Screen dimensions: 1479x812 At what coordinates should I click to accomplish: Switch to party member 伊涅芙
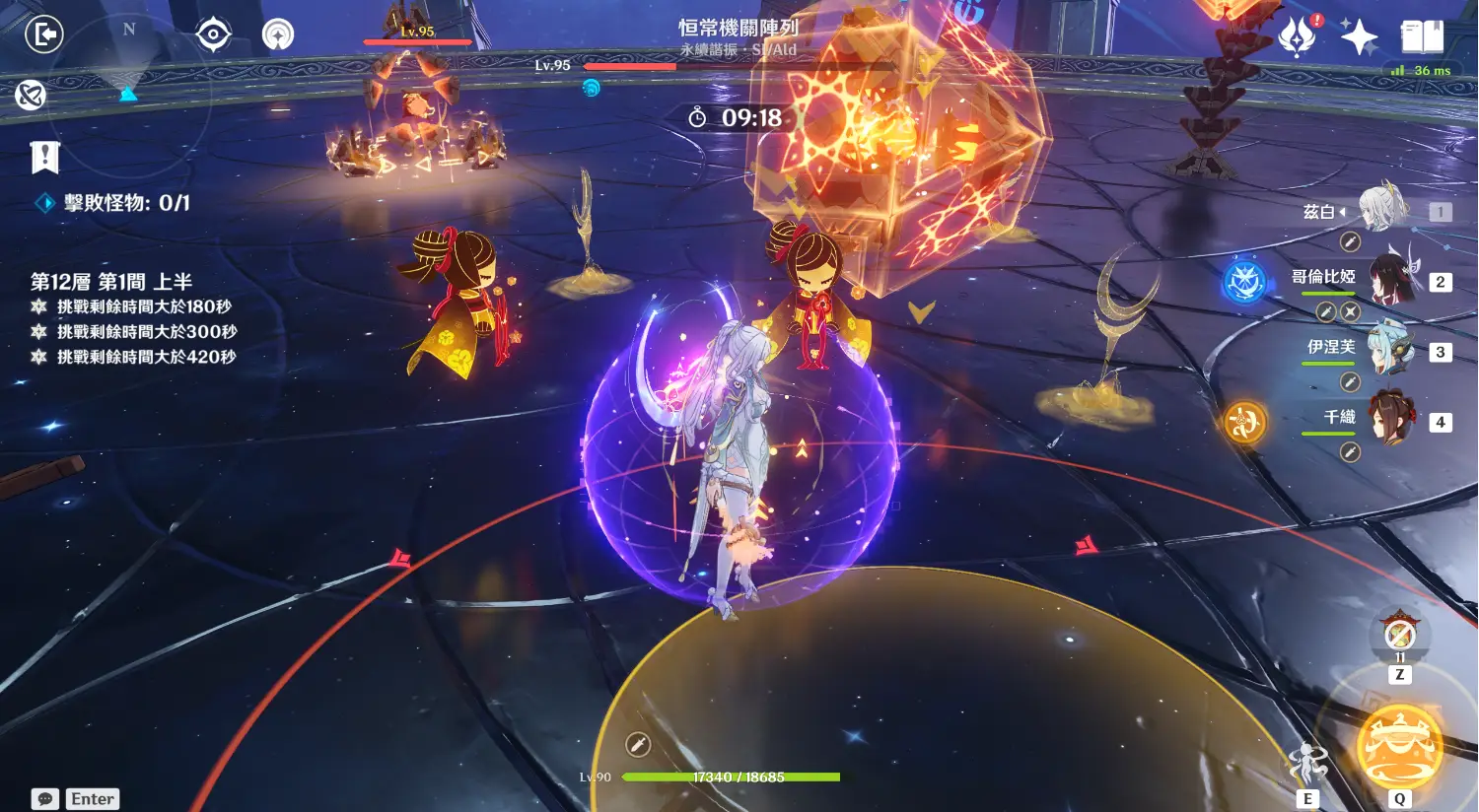pos(1391,349)
